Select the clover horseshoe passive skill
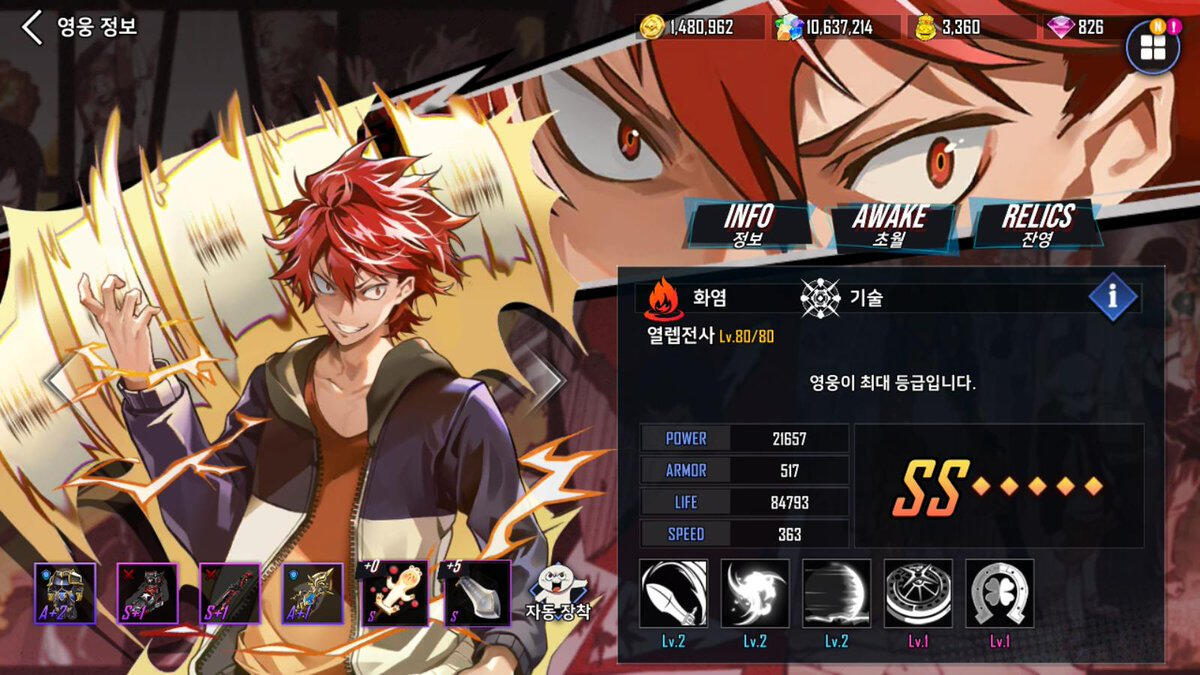The image size is (1200, 675). point(1000,593)
